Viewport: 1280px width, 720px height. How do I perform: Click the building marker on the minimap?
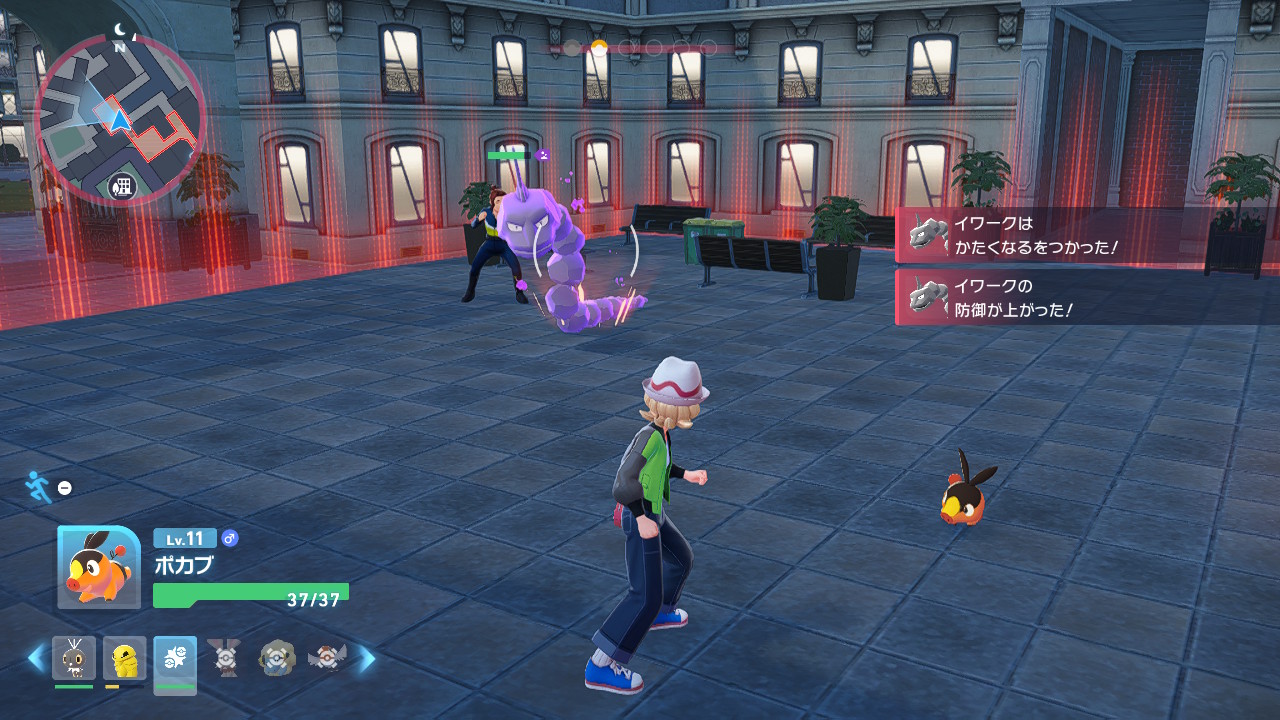(x=123, y=186)
